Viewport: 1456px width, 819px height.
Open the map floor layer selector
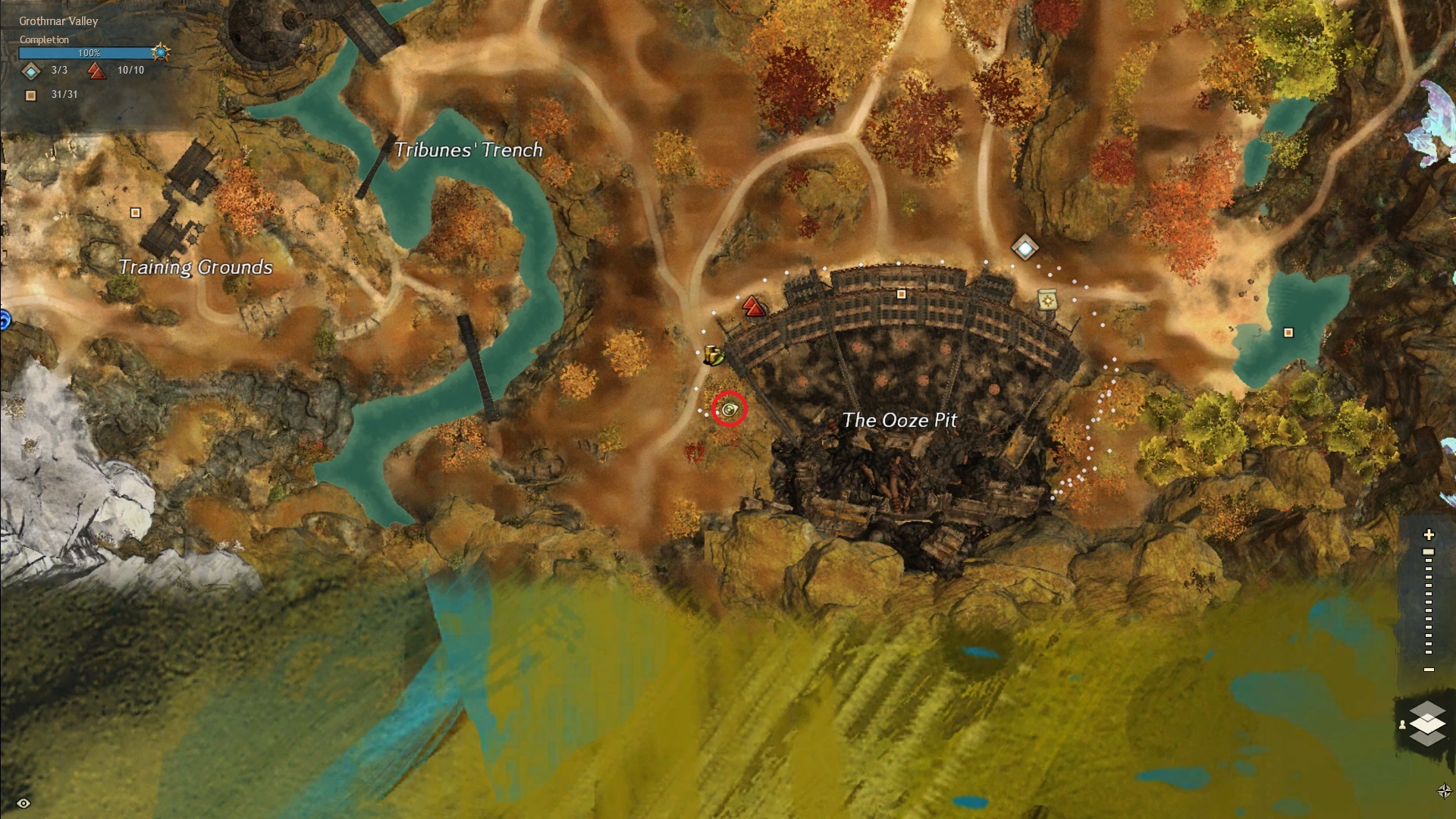tap(1427, 723)
